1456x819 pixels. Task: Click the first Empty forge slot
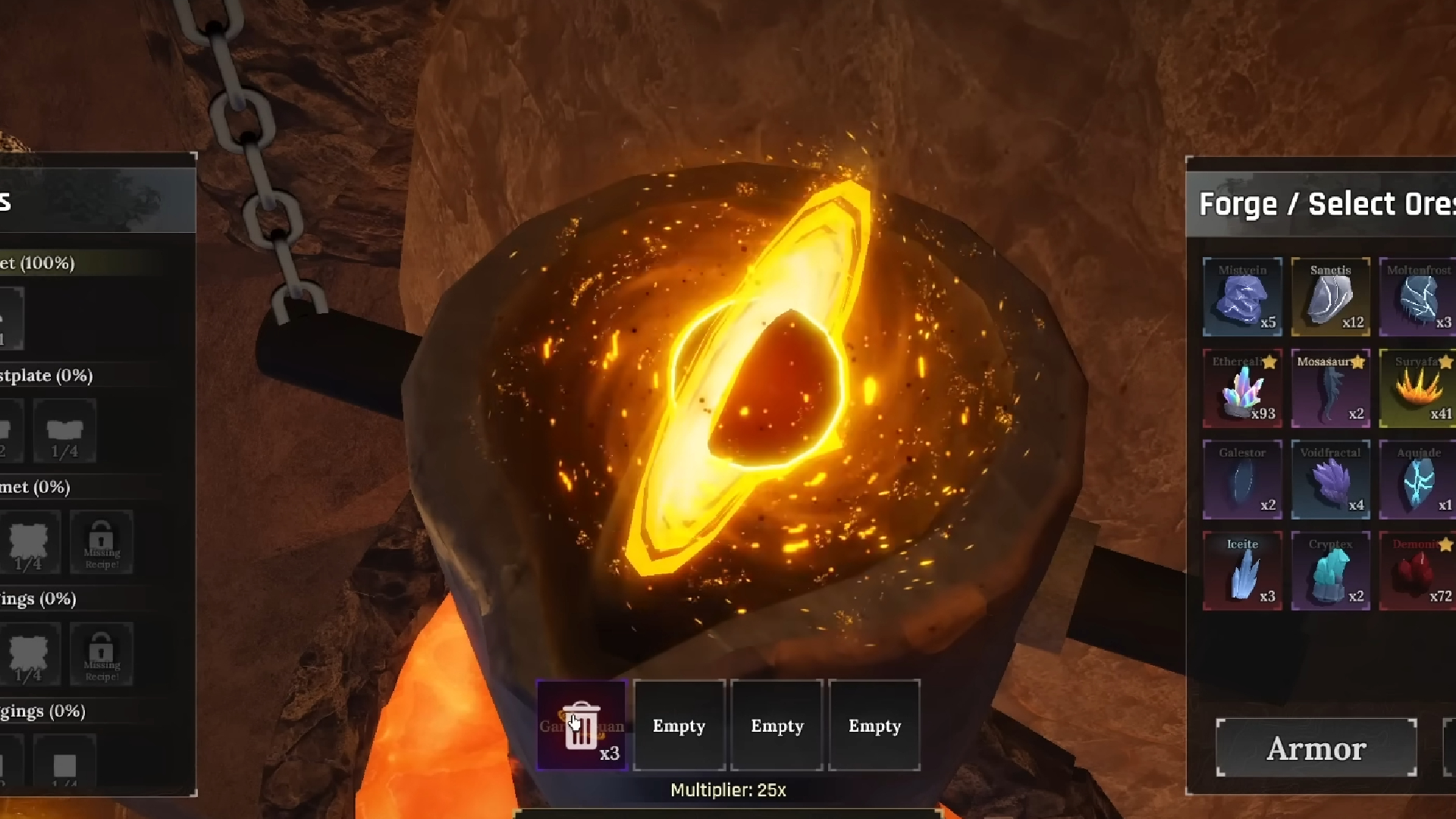679,725
